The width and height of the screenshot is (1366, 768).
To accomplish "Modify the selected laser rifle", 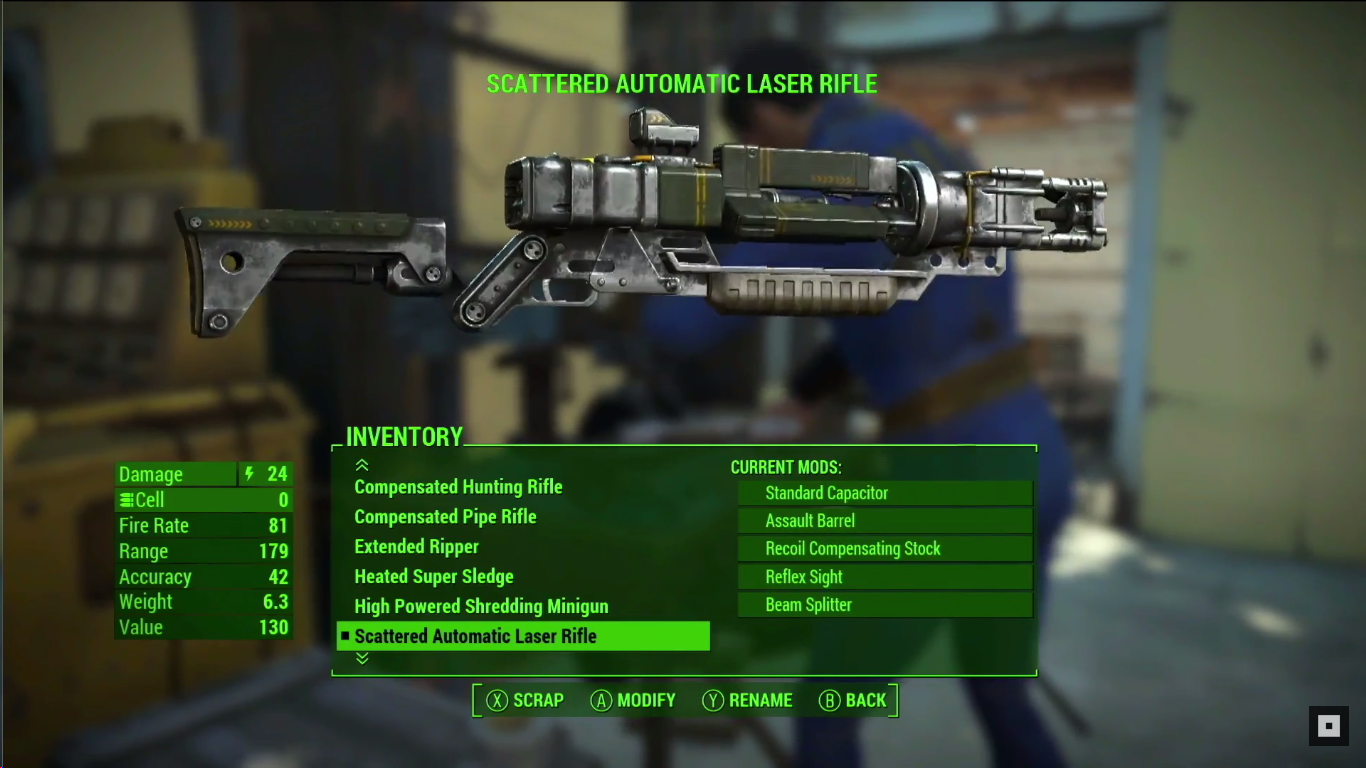I will click(x=633, y=700).
